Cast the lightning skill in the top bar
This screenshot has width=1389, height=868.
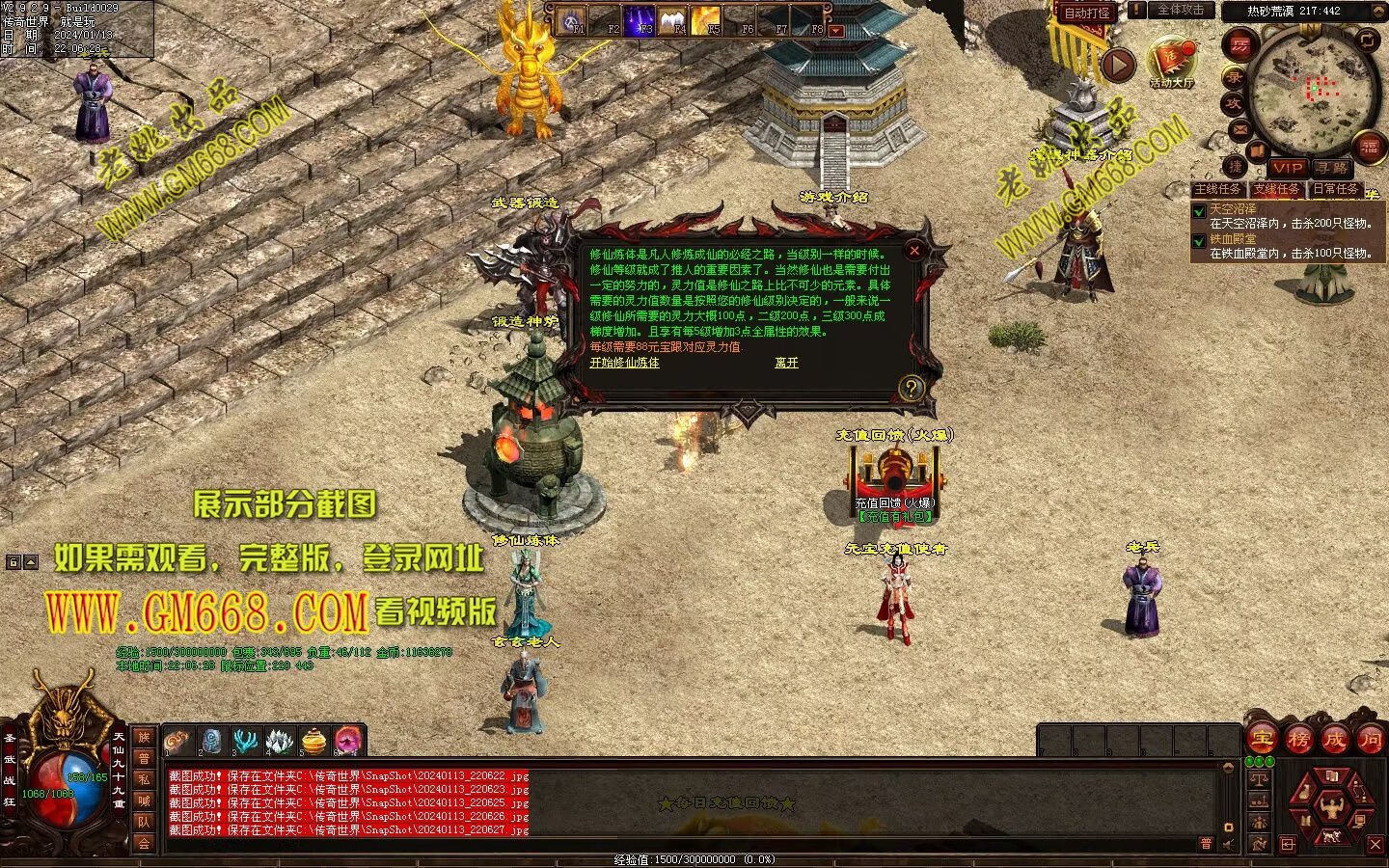639,19
